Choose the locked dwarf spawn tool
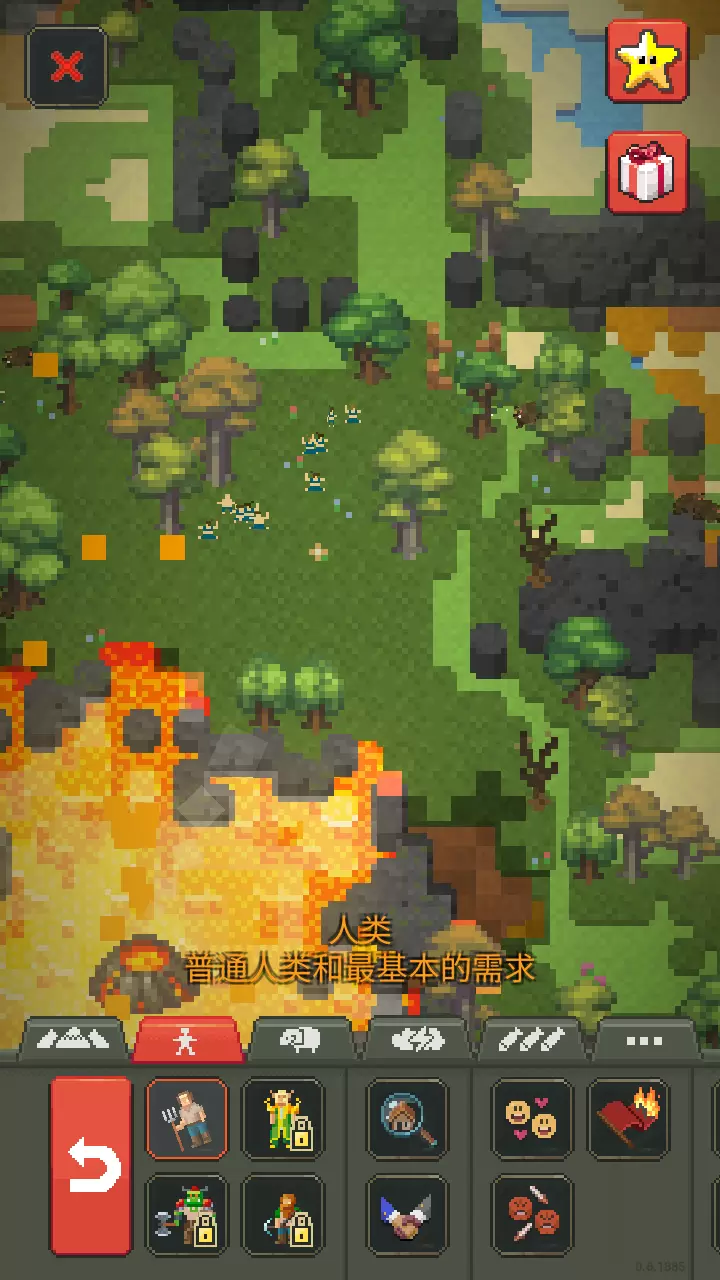 (x=283, y=1215)
